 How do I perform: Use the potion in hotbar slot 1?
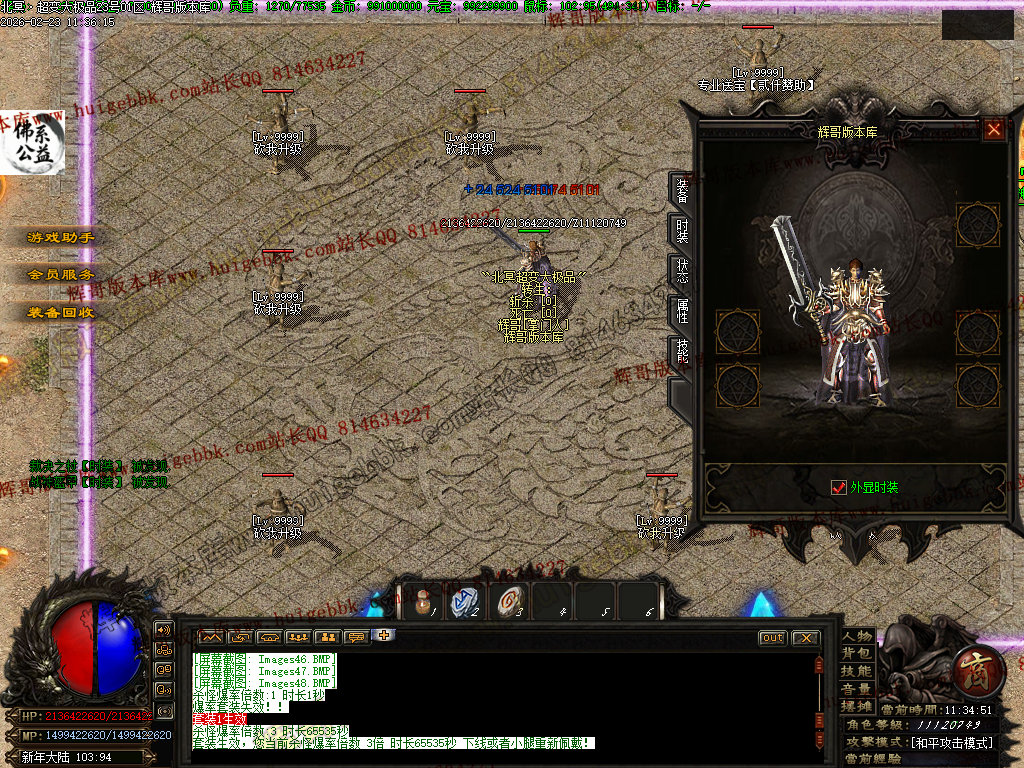point(422,602)
